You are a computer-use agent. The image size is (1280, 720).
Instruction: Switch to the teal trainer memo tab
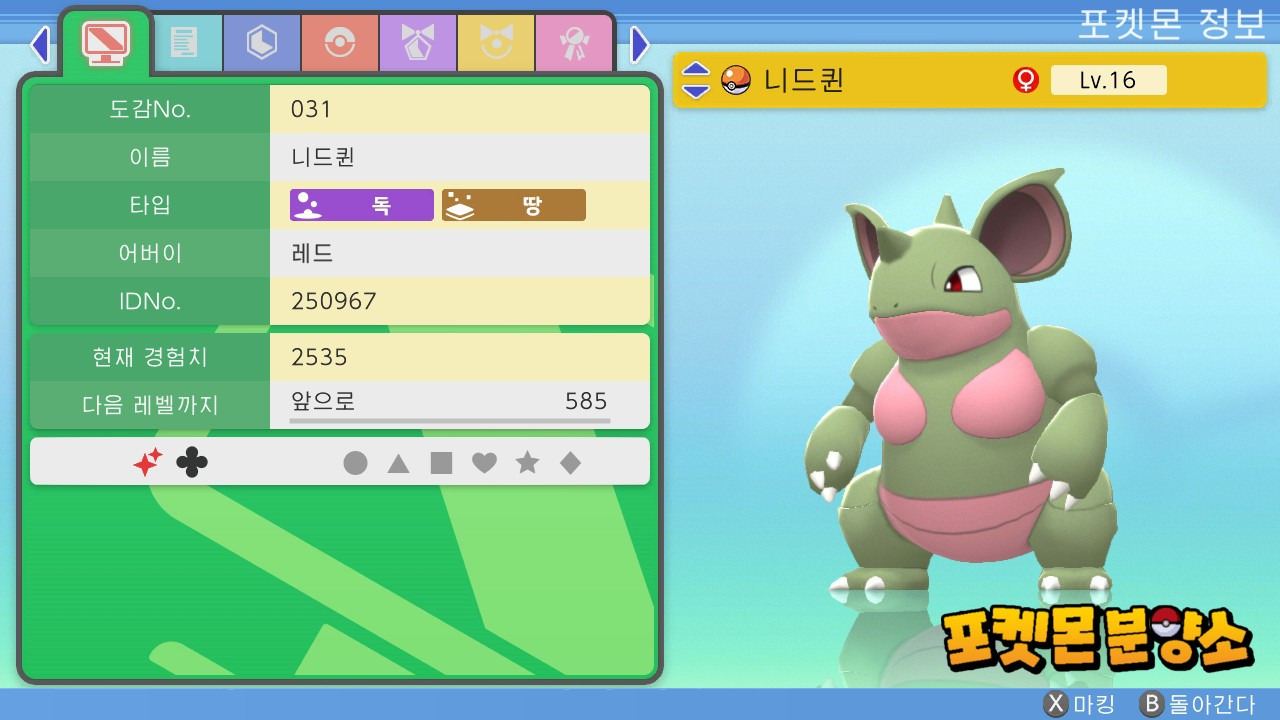click(x=184, y=43)
